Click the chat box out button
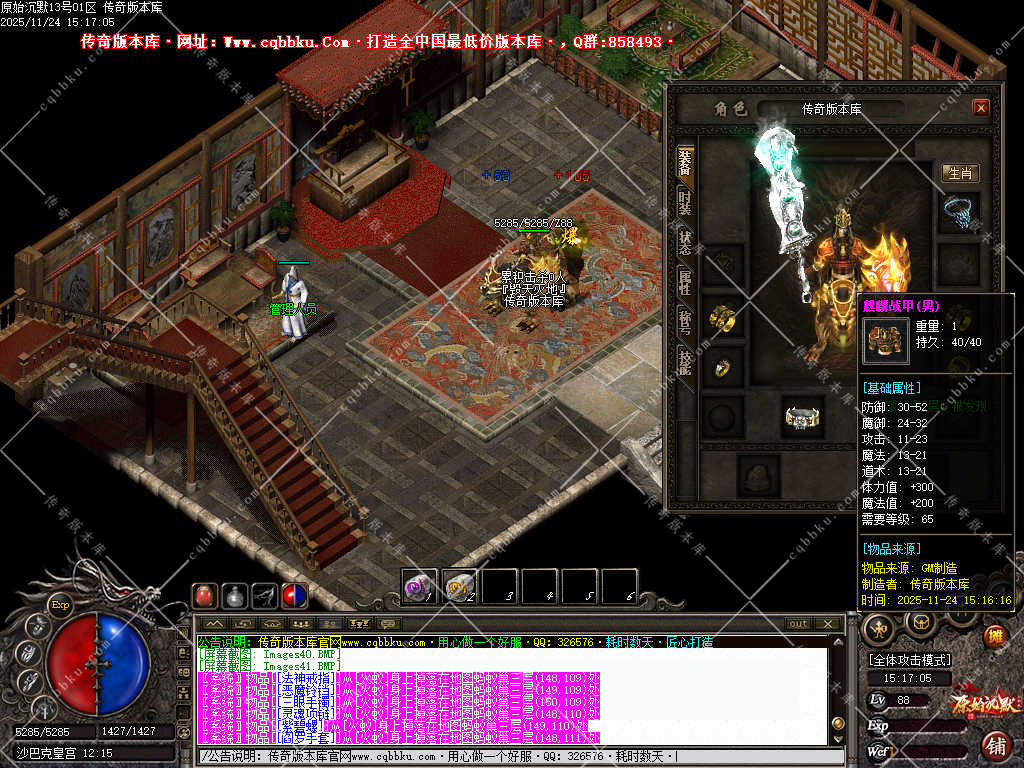 (798, 623)
